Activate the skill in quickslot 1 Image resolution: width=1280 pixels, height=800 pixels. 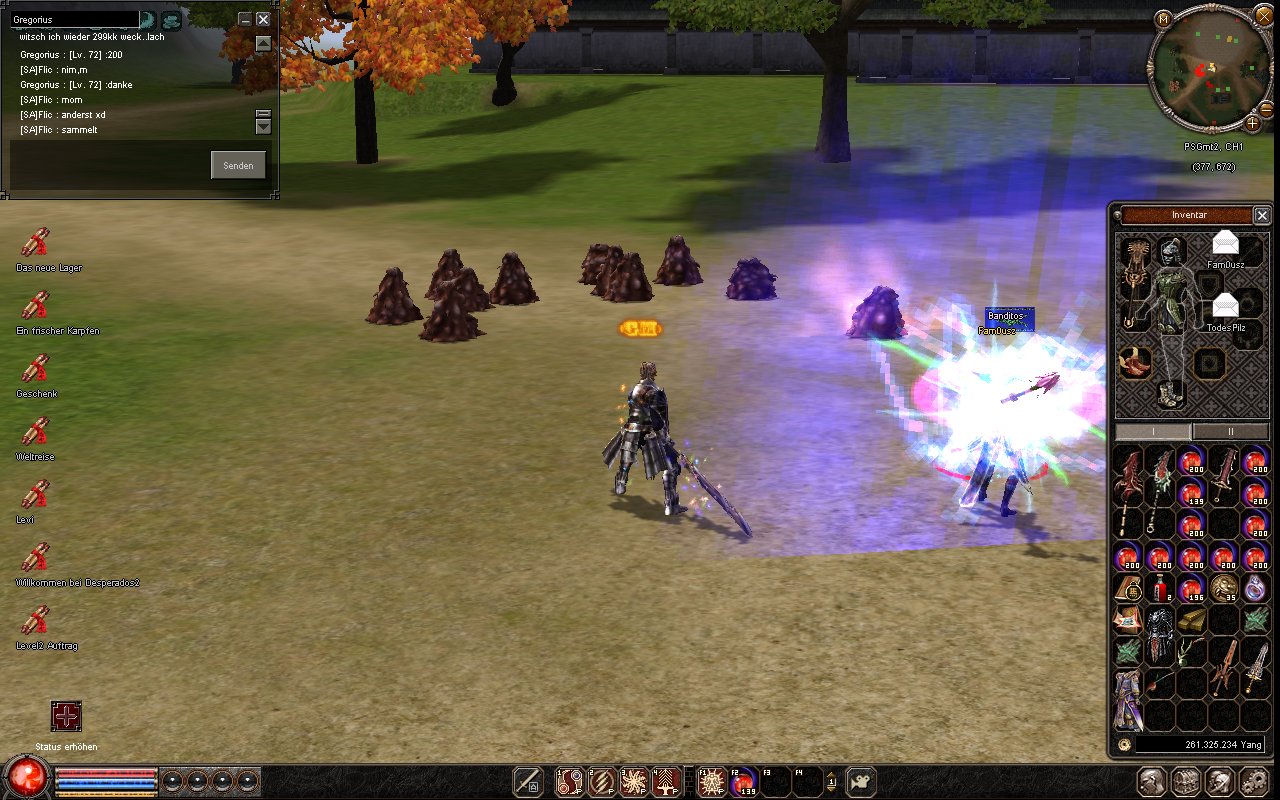coord(570,781)
